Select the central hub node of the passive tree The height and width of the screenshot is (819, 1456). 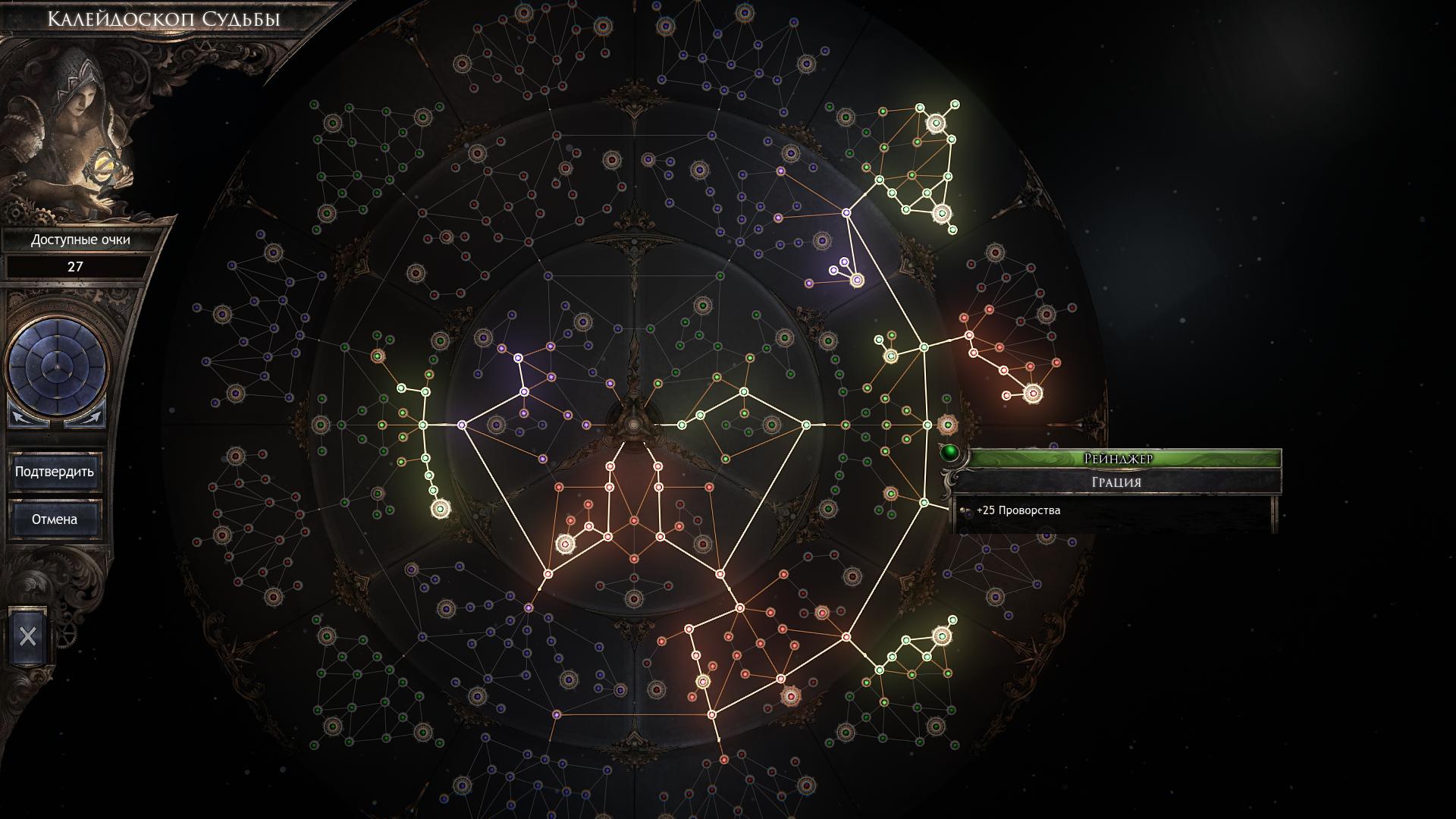633,425
